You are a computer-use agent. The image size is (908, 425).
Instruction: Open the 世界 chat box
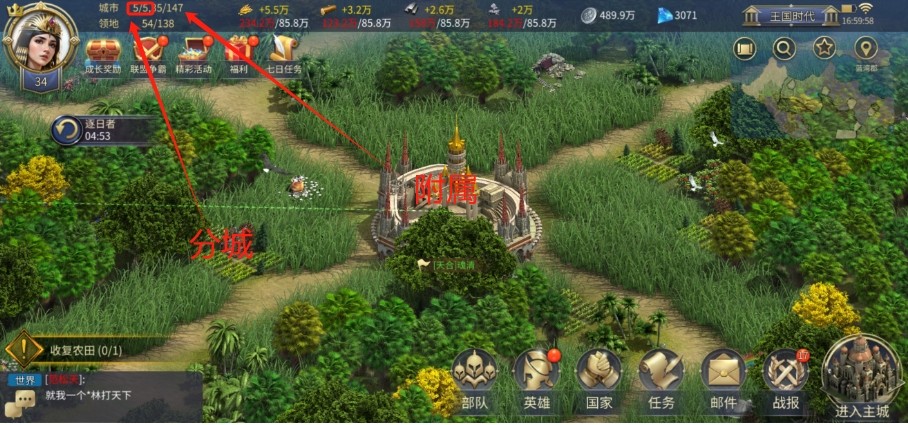coord(100,397)
